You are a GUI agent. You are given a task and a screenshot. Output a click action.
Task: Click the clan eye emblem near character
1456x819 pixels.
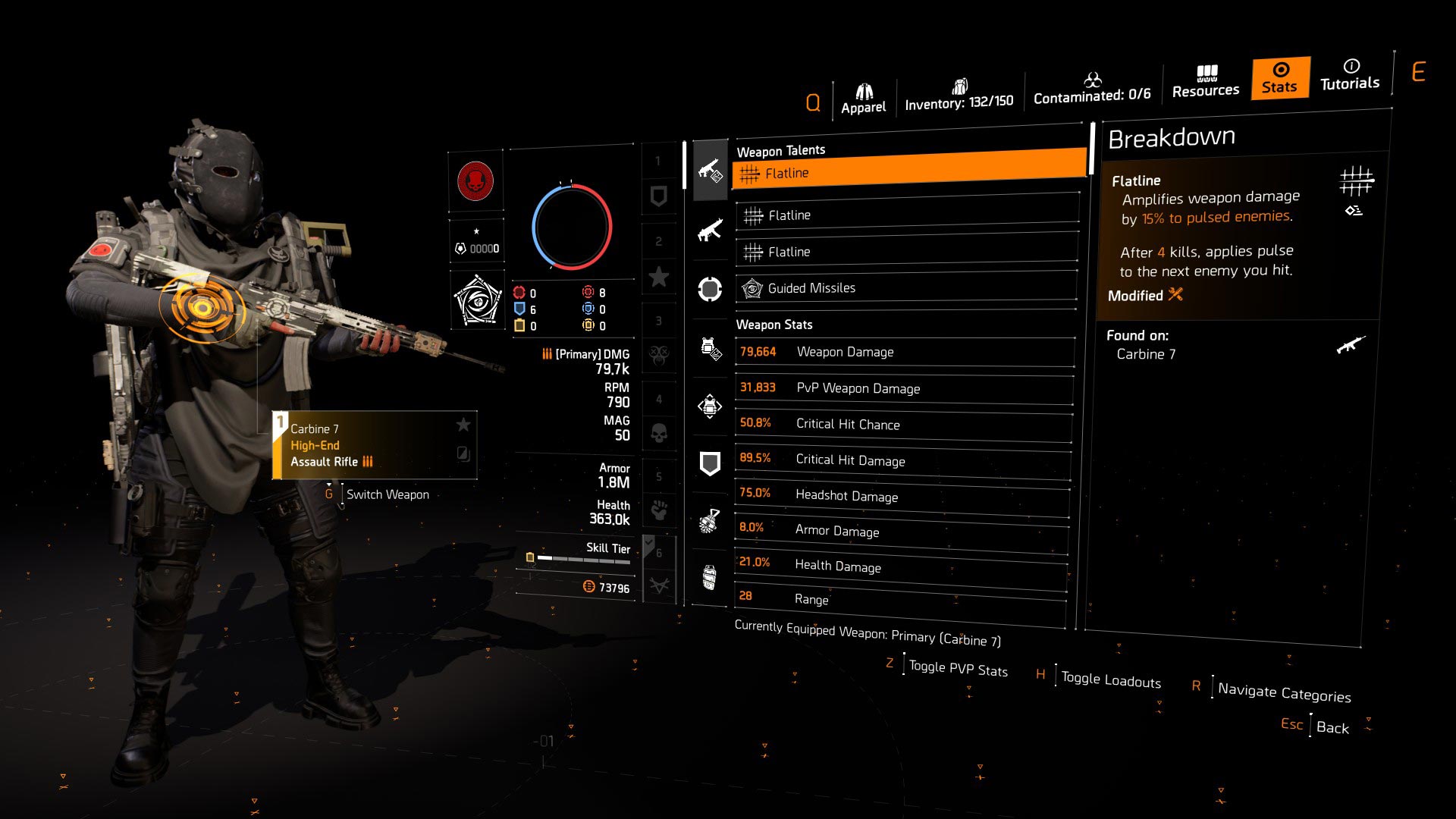[477, 299]
